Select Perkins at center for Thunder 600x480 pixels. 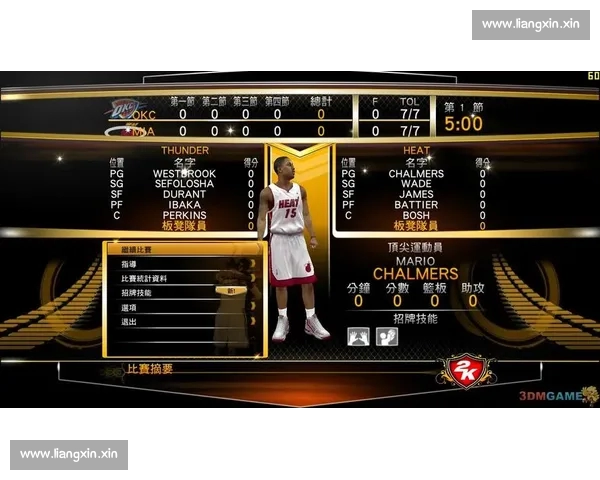click(184, 215)
